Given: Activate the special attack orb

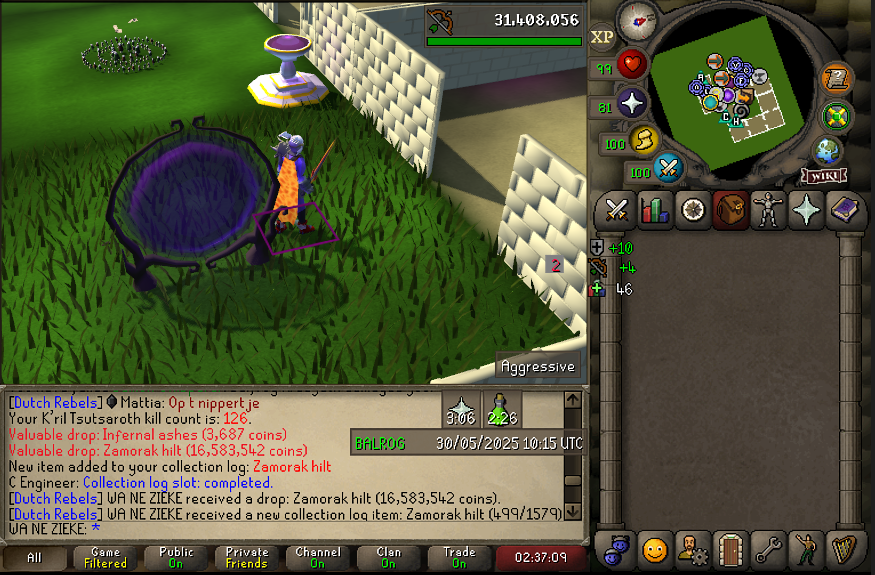Looking at the screenshot, I should pyautogui.click(x=667, y=168).
